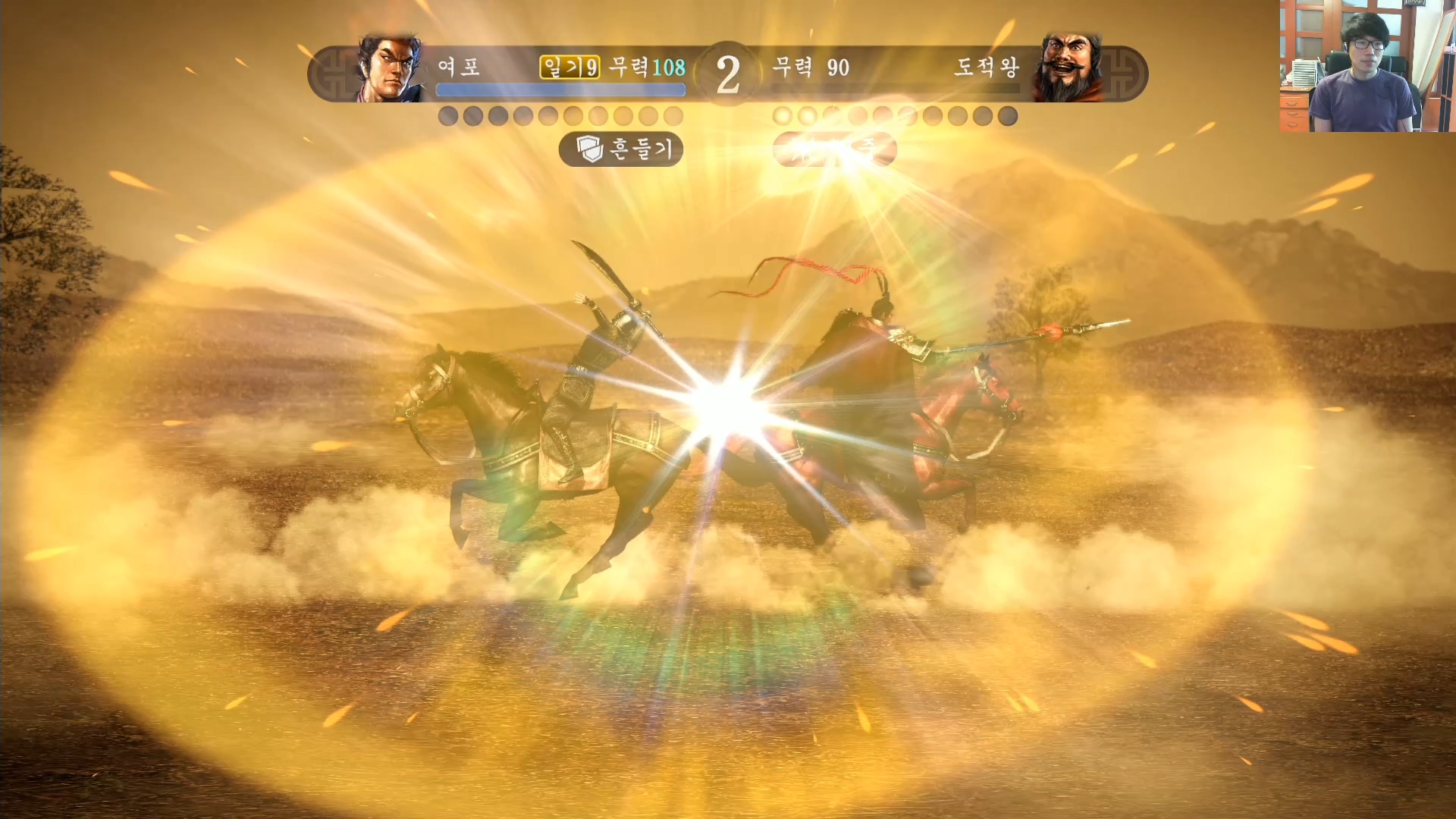This screenshot has width=1456, height=819.
Task: Expand the enemy's obscured command panel
Action: [834, 149]
